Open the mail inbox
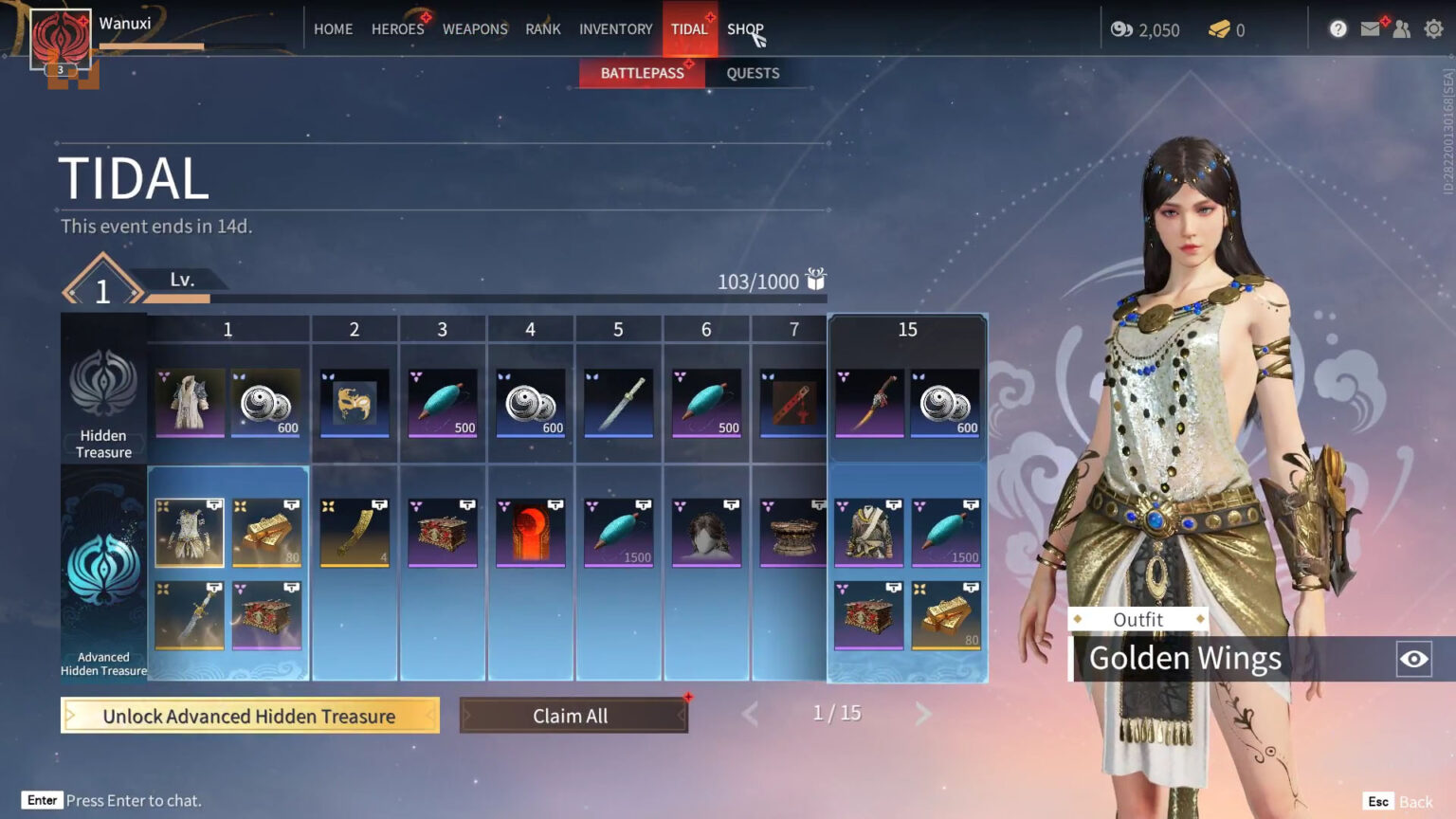This screenshot has width=1456, height=819. coord(1370,29)
